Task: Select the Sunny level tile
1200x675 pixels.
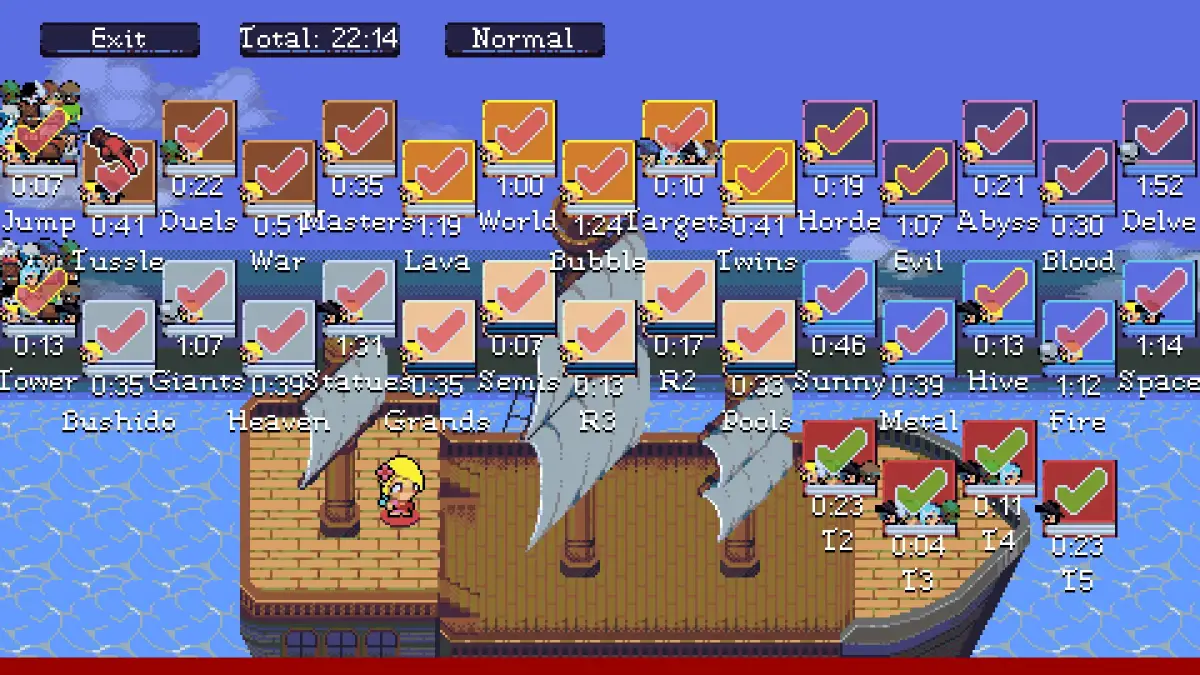Action: tap(840, 296)
